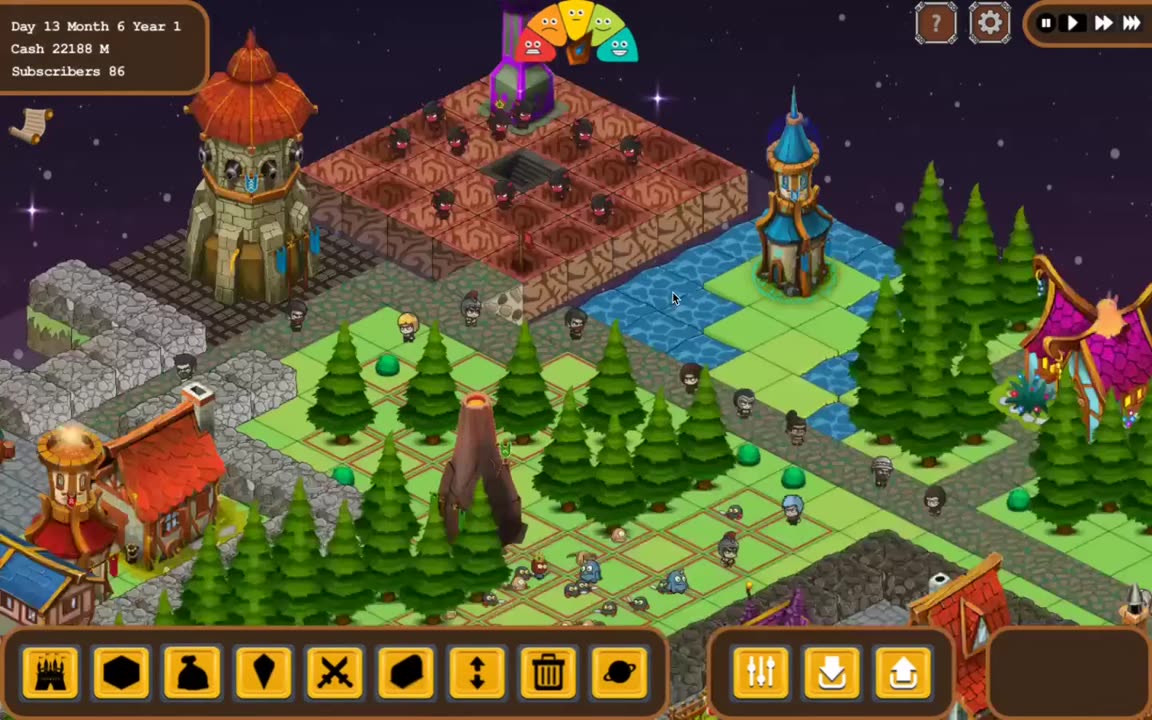The height and width of the screenshot is (720, 1152).
Task: Open the castle buildings menu
Action: tap(50, 671)
